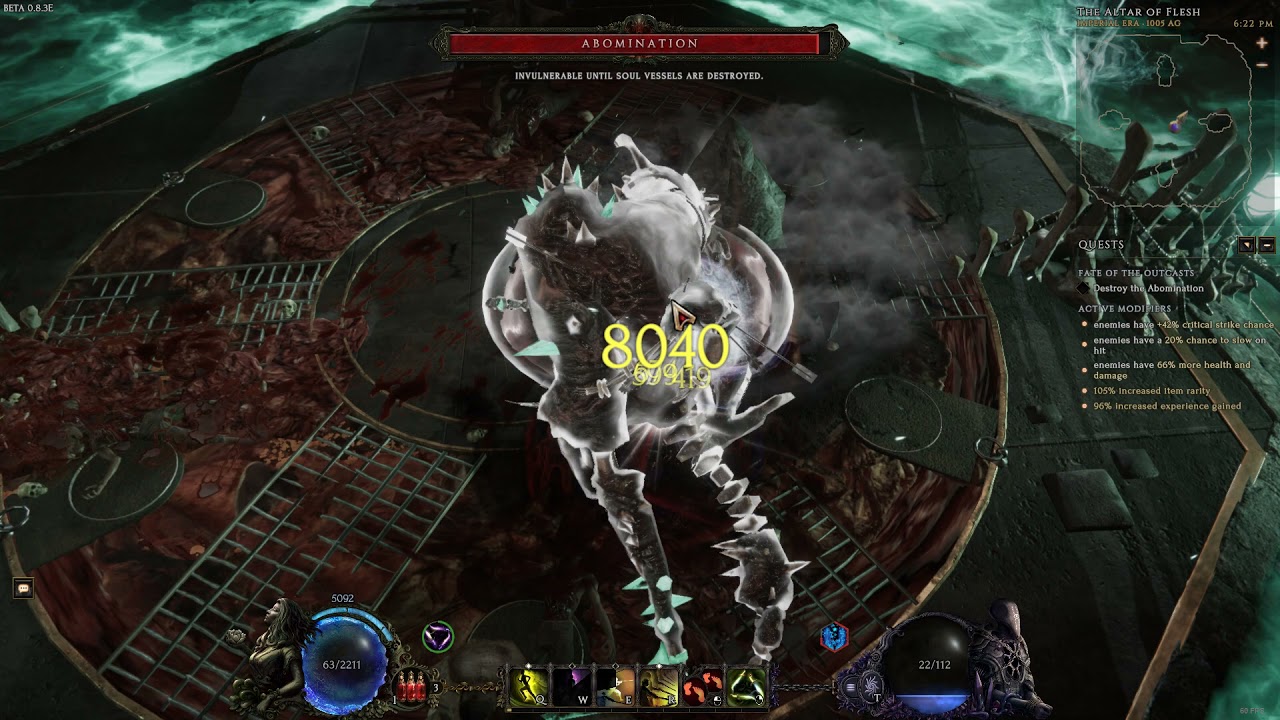Viewport: 1280px width, 720px height.
Task: Activate the green triangle skill
Action: click(746, 686)
